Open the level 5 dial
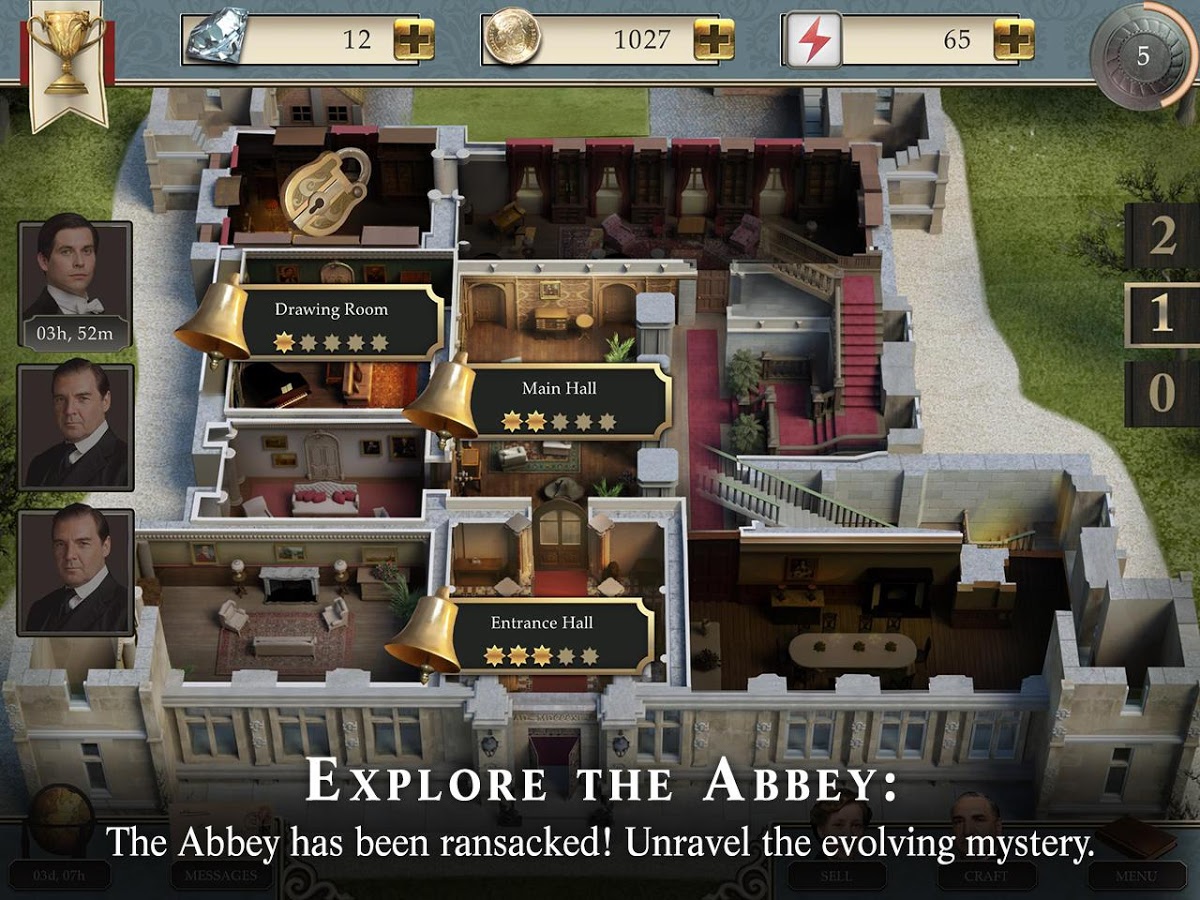 click(1143, 55)
